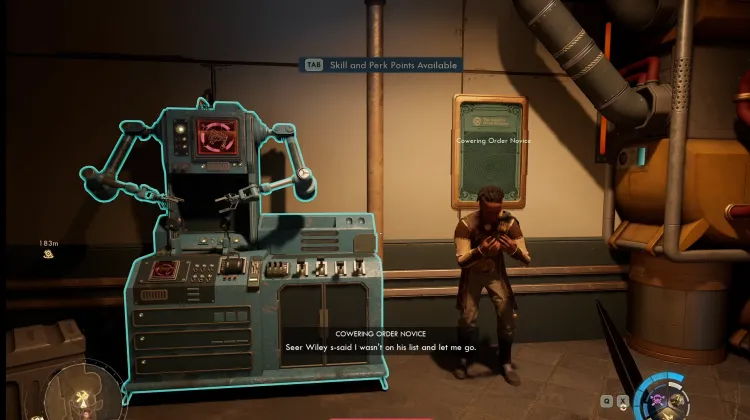
Task: Open the Skill and Perk Points Available notification
Action: click(x=383, y=65)
